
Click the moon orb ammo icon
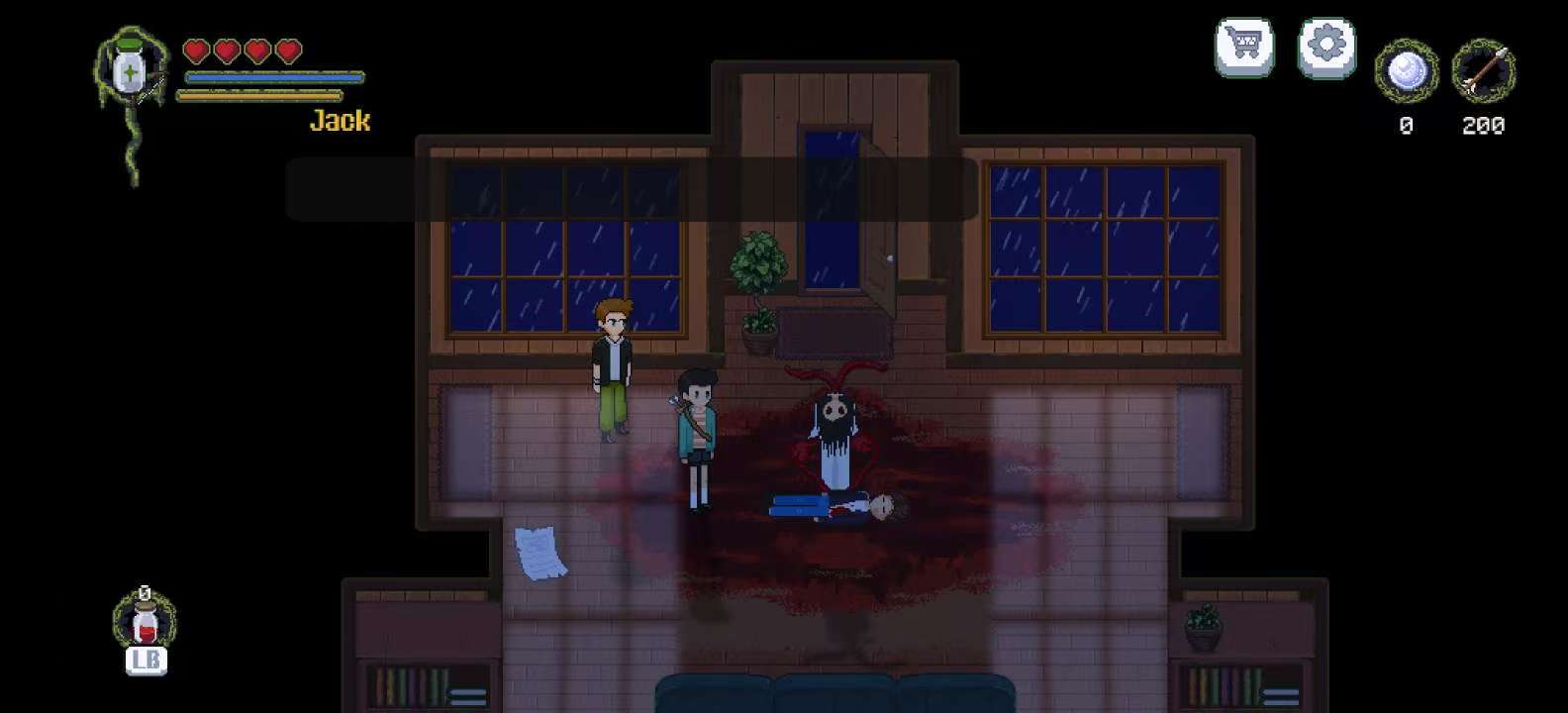point(1406,71)
